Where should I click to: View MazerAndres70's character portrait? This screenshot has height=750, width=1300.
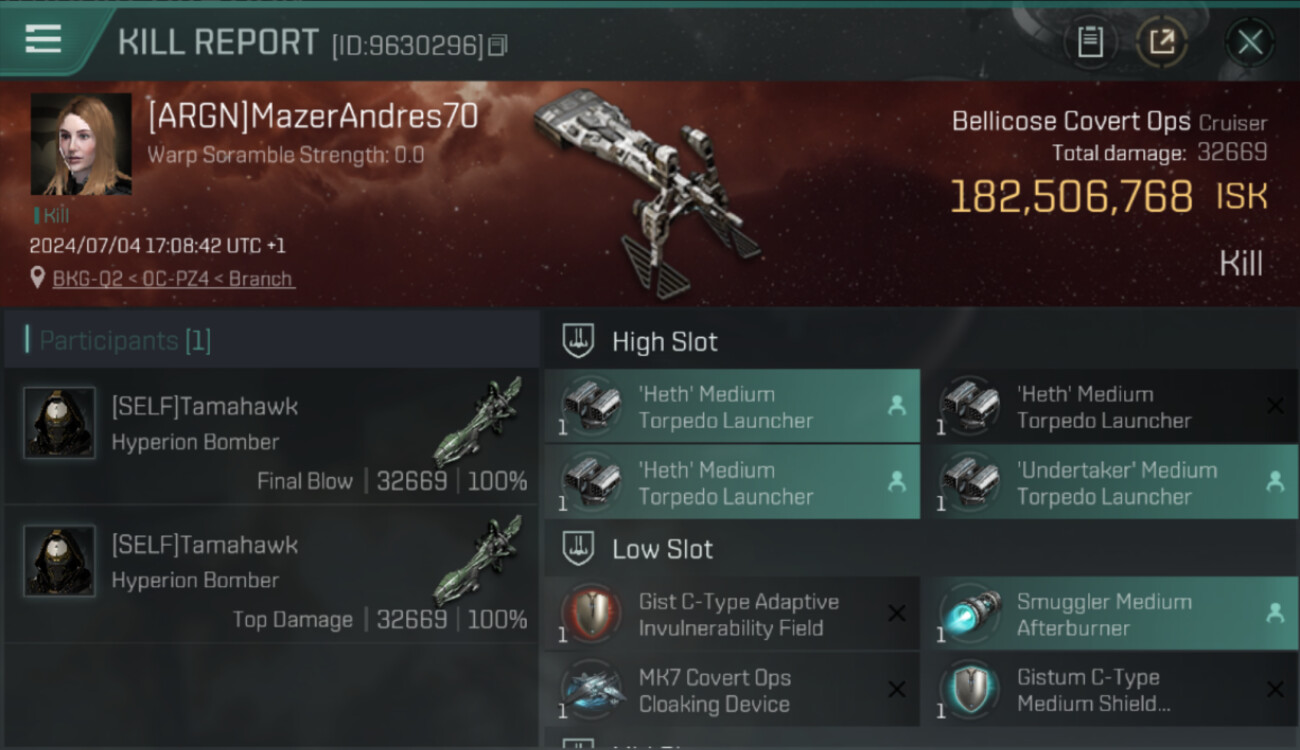[81, 144]
